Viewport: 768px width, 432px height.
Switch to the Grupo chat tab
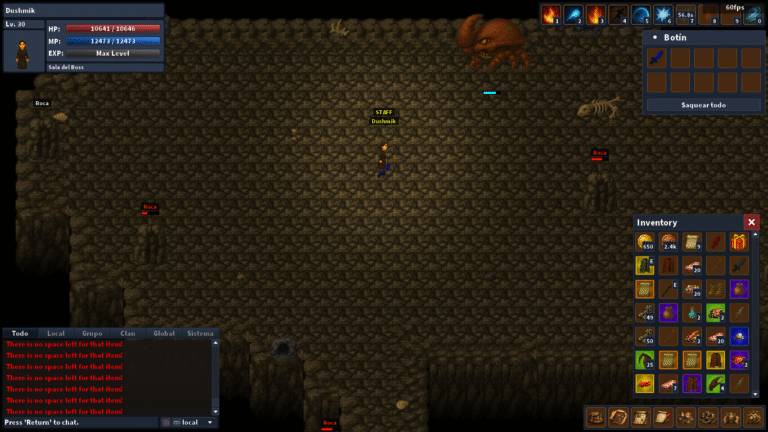click(x=92, y=333)
